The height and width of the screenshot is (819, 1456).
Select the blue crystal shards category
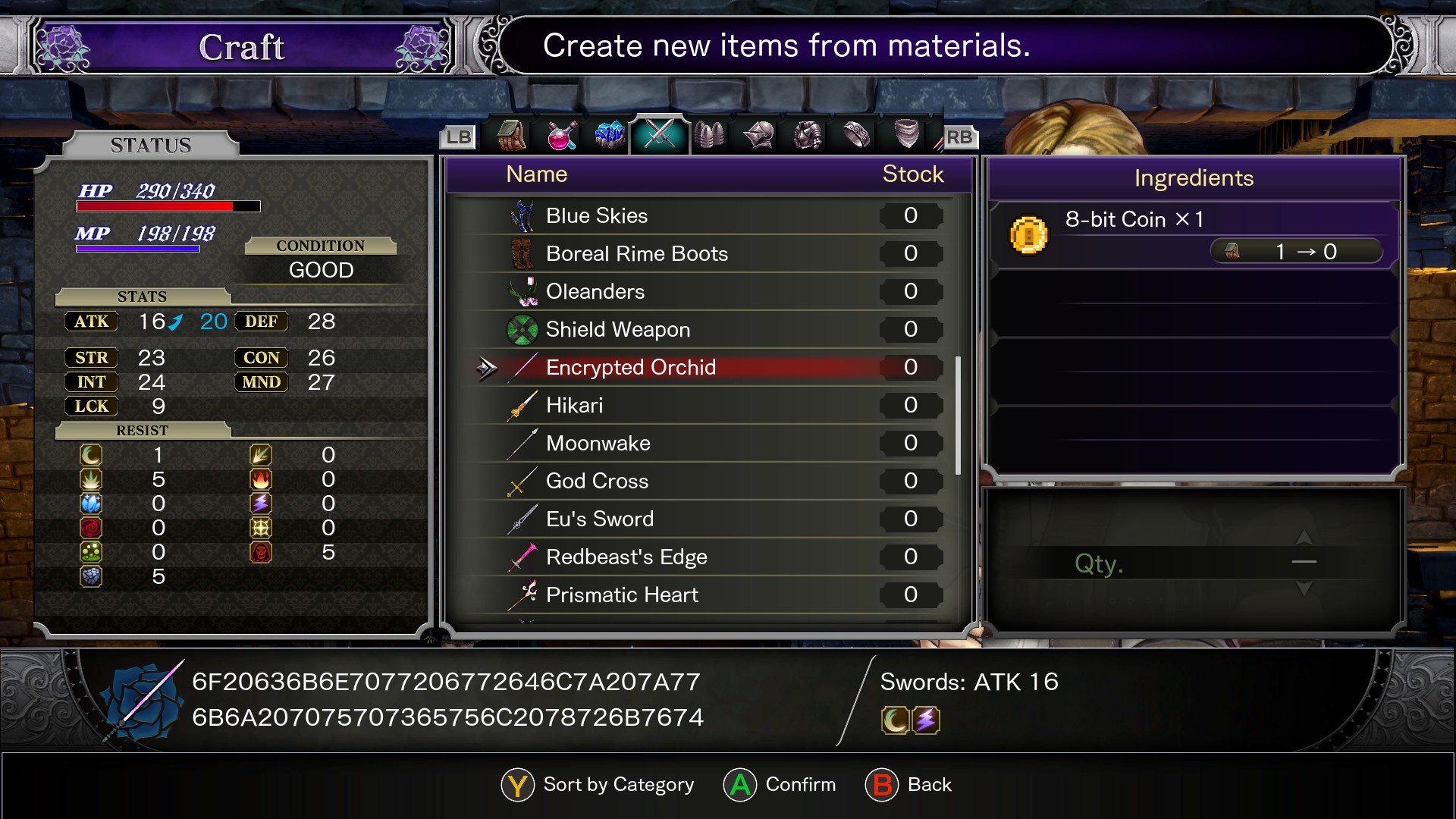tap(610, 136)
